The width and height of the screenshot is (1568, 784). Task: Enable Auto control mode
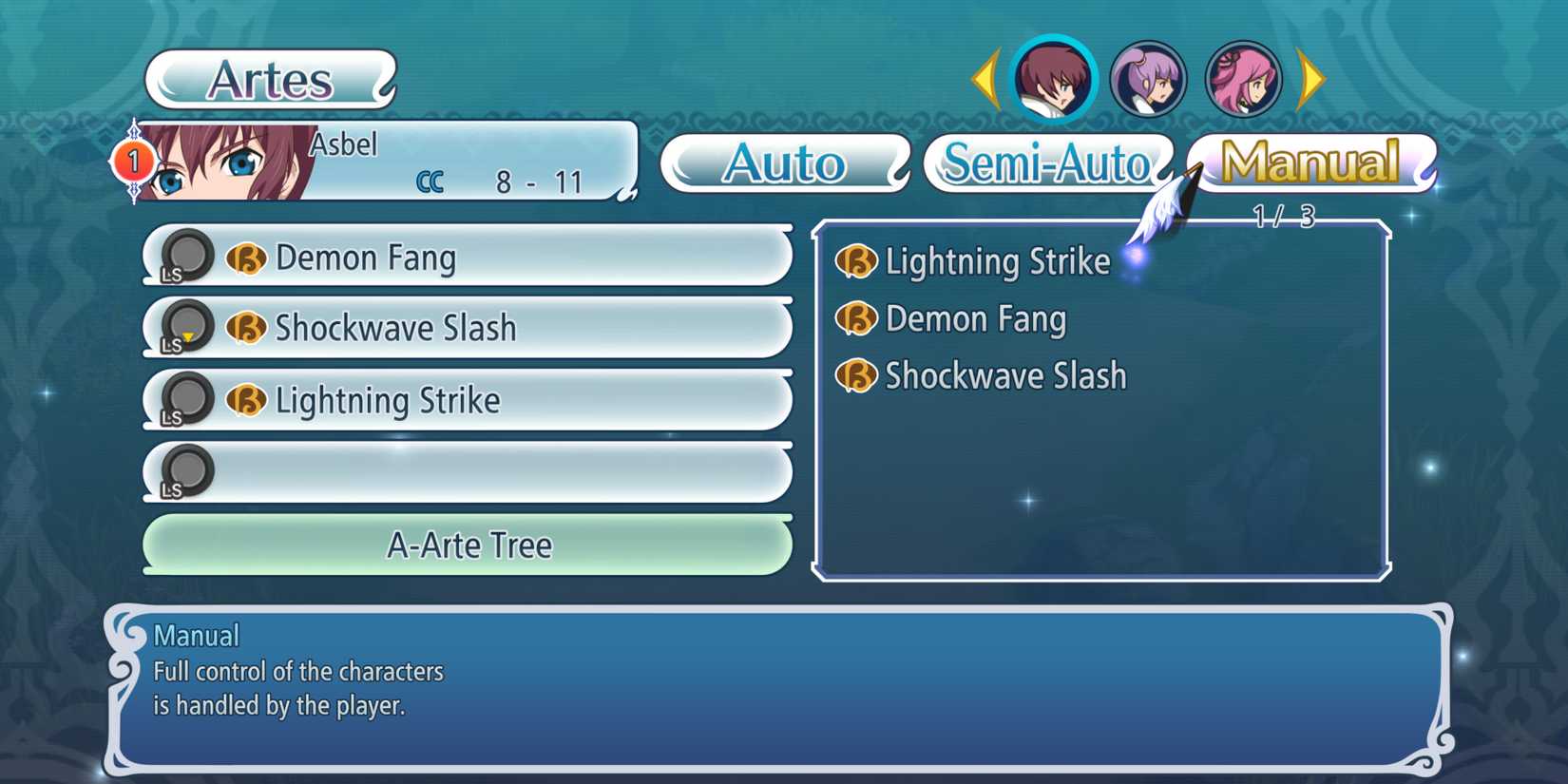point(785,163)
